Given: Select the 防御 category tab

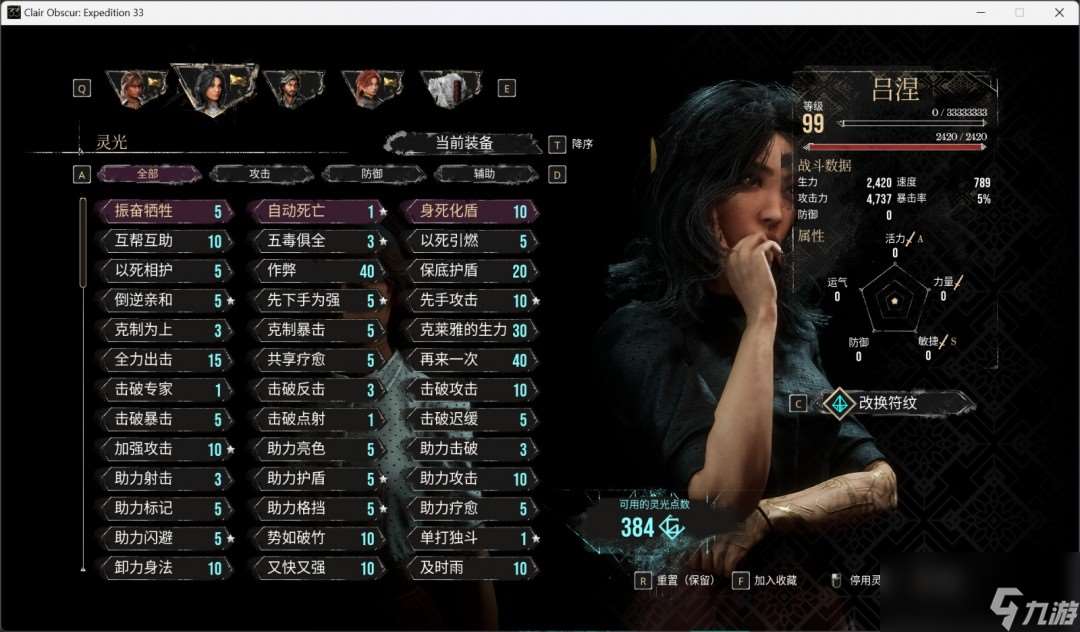Looking at the screenshot, I should pos(372,174).
